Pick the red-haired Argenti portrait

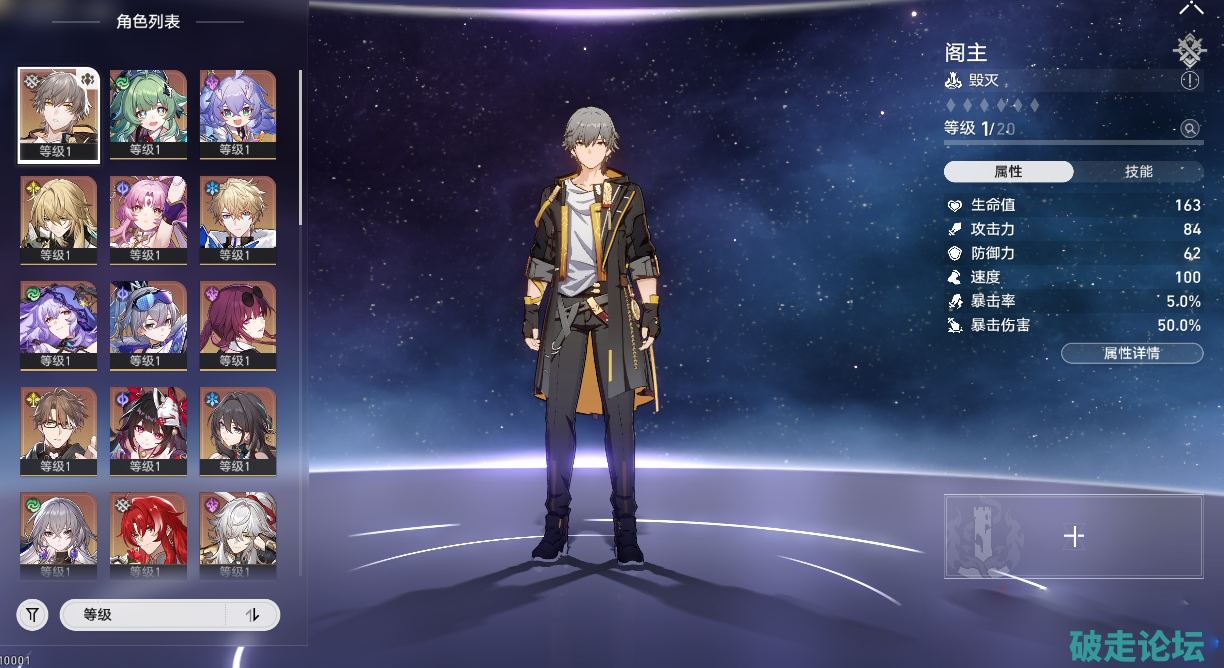point(148,532)
